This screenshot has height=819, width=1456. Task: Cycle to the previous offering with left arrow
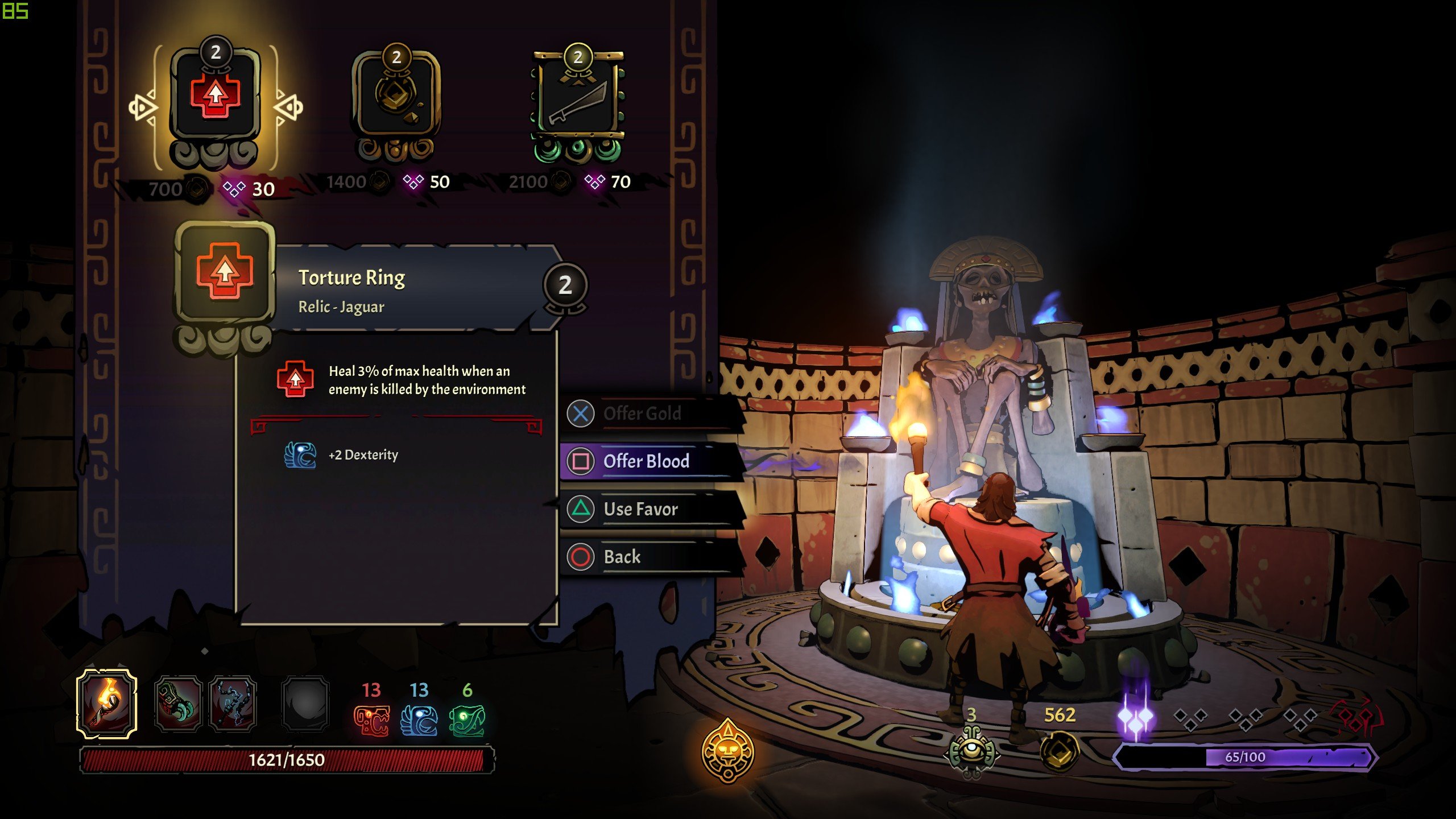coord(142,107)
